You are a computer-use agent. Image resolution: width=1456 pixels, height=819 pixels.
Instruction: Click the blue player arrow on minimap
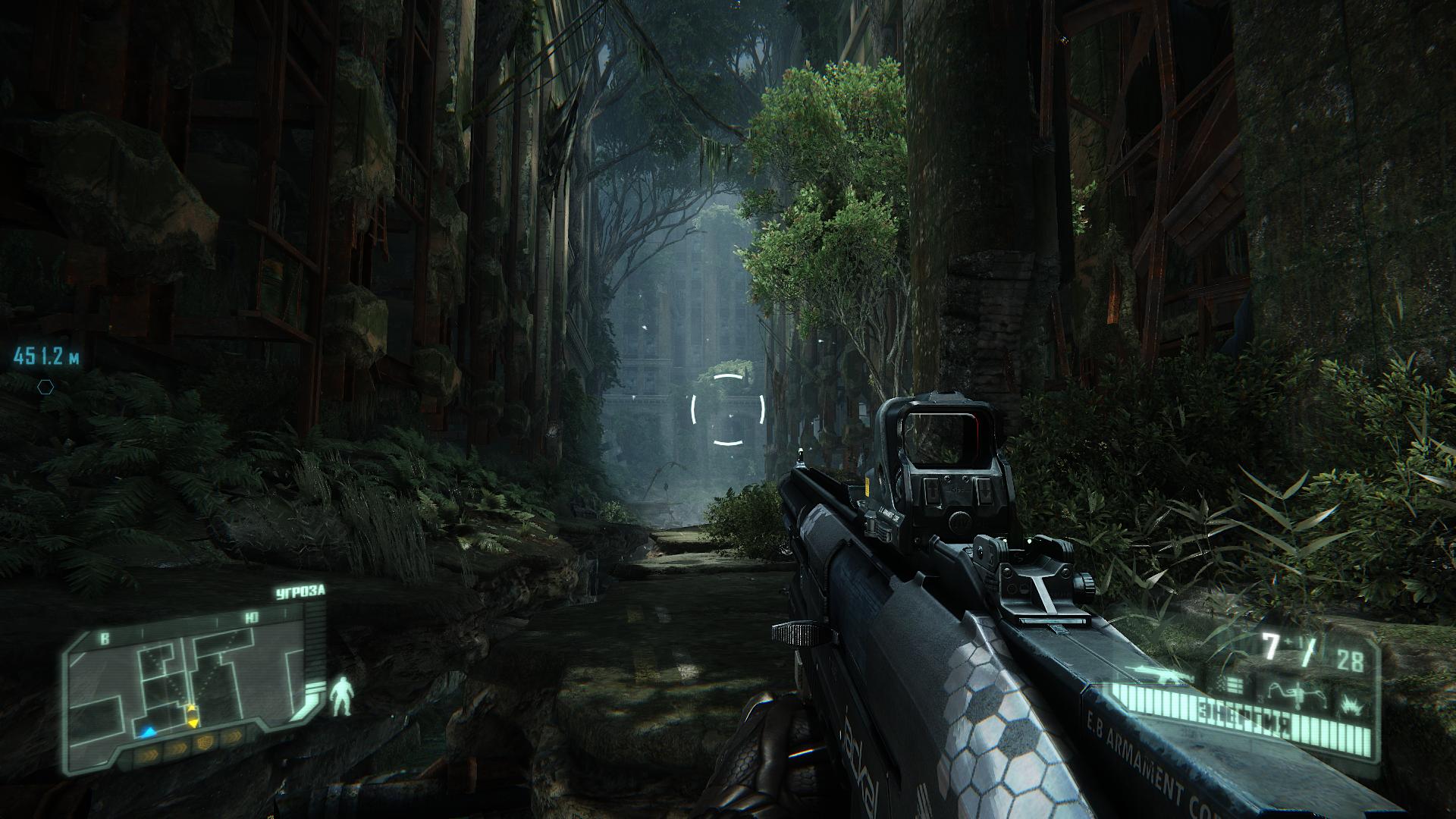[148, 733]
